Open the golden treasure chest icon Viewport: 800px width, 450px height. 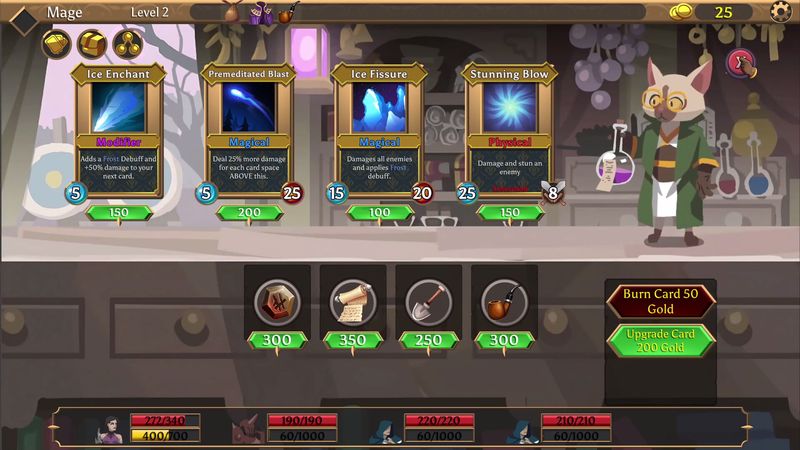(x=92, y=44)
